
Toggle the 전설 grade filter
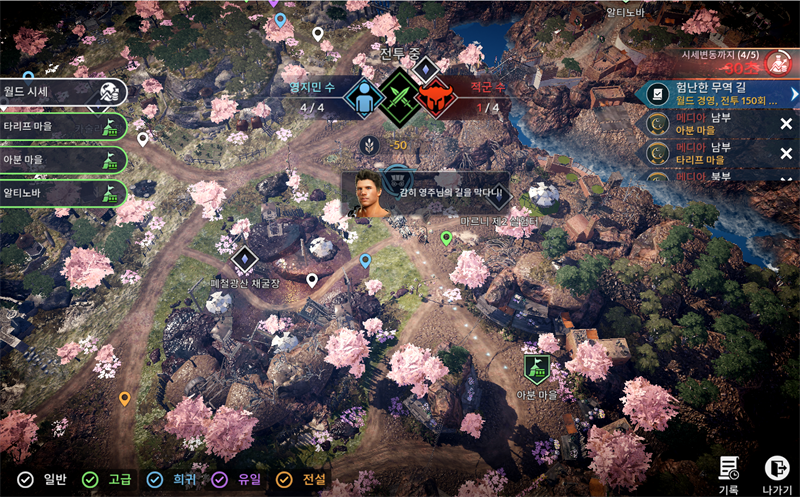299,480
